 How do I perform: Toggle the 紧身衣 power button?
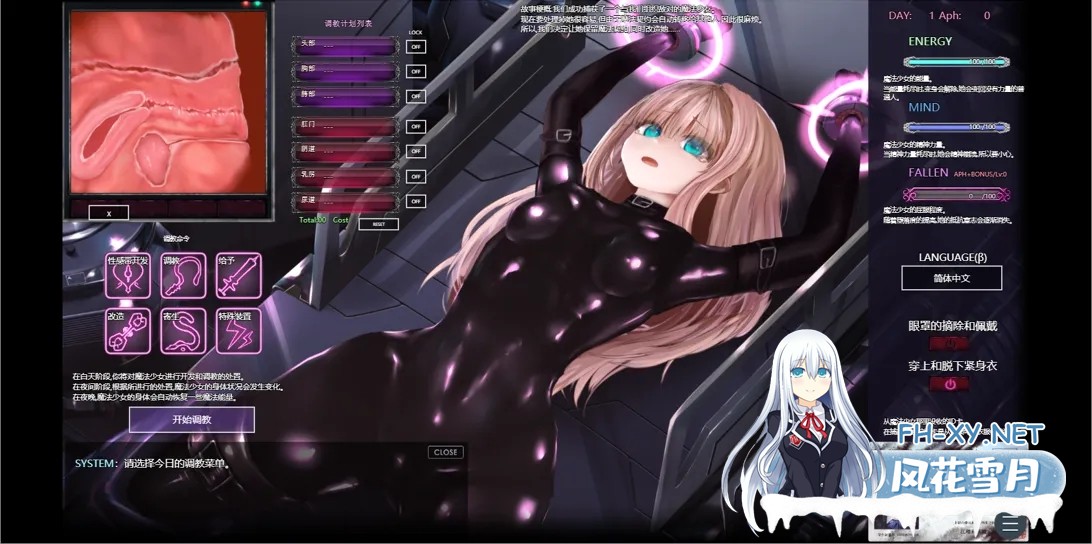pos(950,384)
